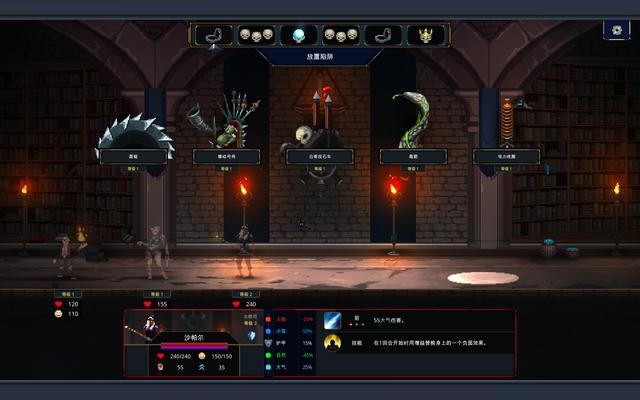The height and width of the screenshot is (400, 640).
Task: Click the hero portrait in the info panel
Action: coord(150,328)
